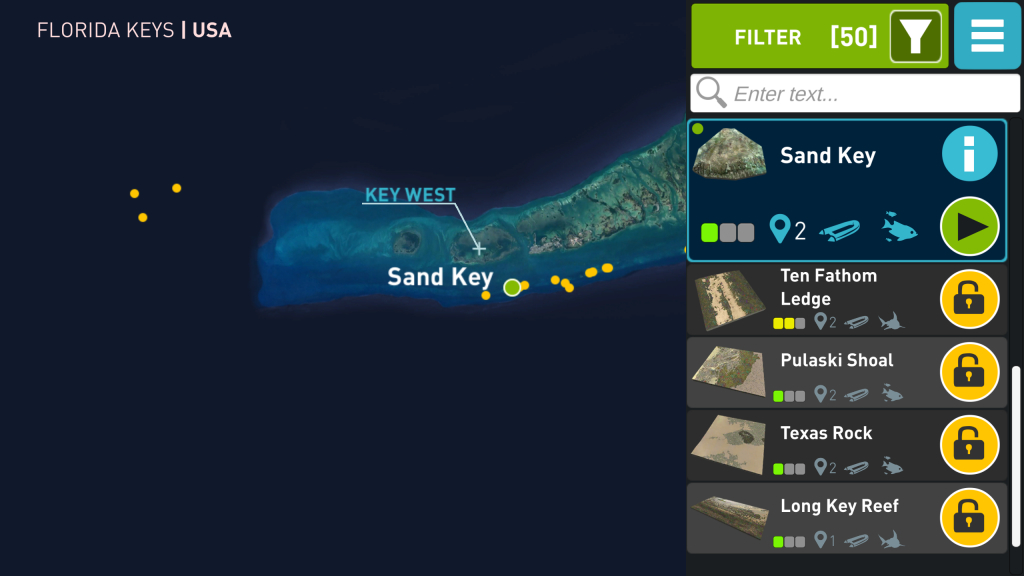Click the Sand Key site thumbnail

coord(729,156)
